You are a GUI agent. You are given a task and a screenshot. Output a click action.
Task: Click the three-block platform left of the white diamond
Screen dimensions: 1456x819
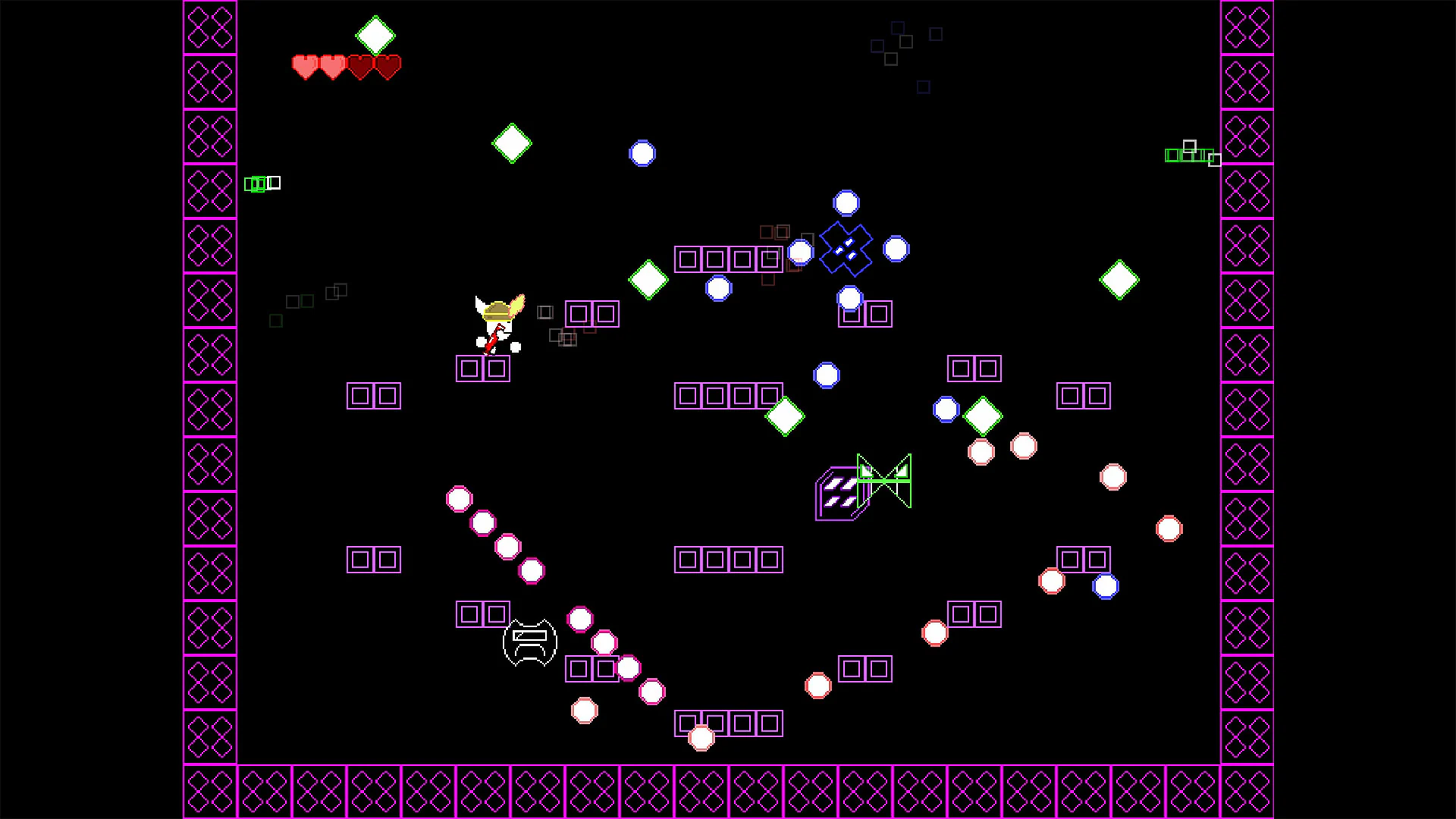[x=728, y=394]
